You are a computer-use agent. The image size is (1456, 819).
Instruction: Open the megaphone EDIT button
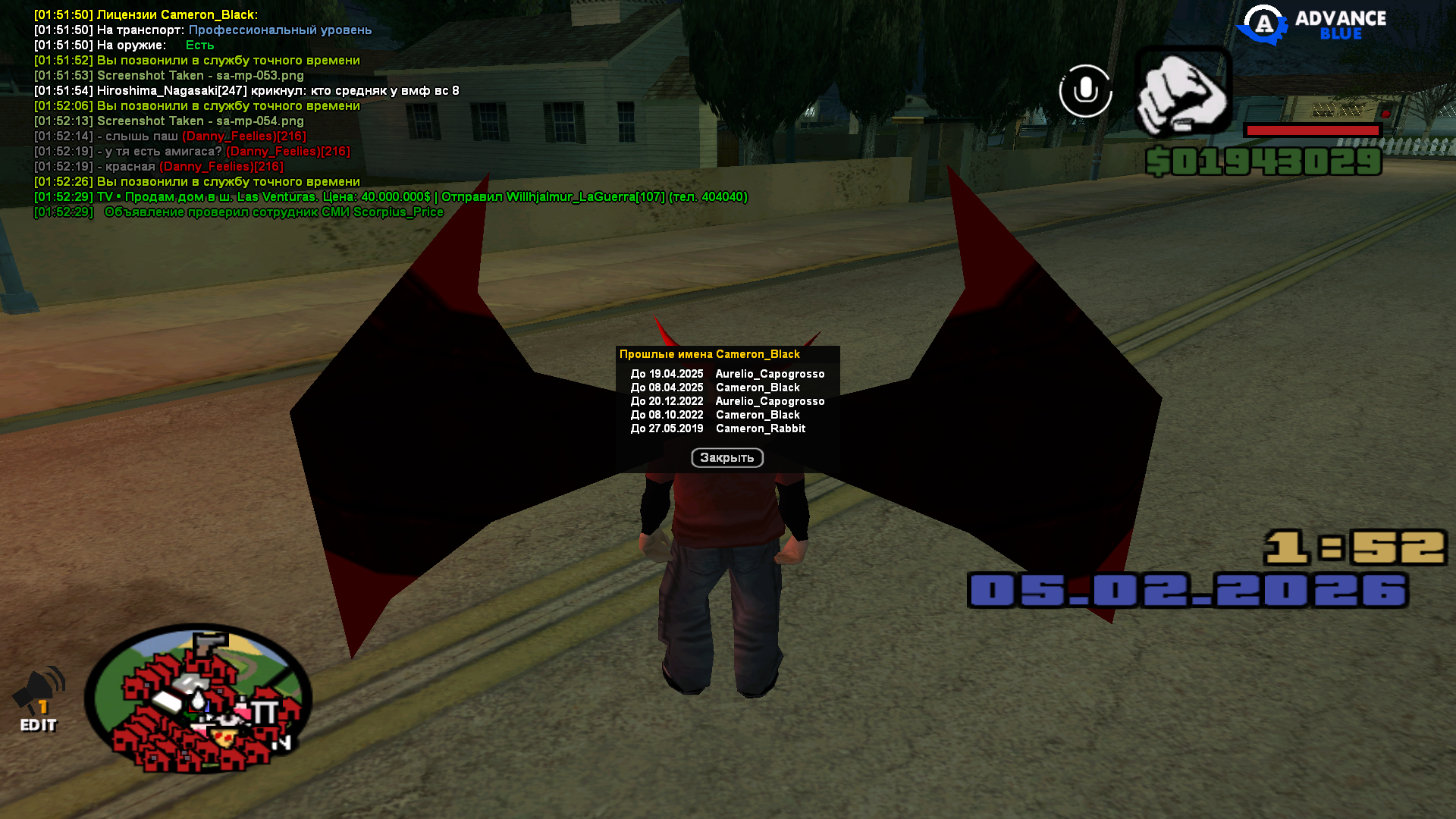pos(39,701)
